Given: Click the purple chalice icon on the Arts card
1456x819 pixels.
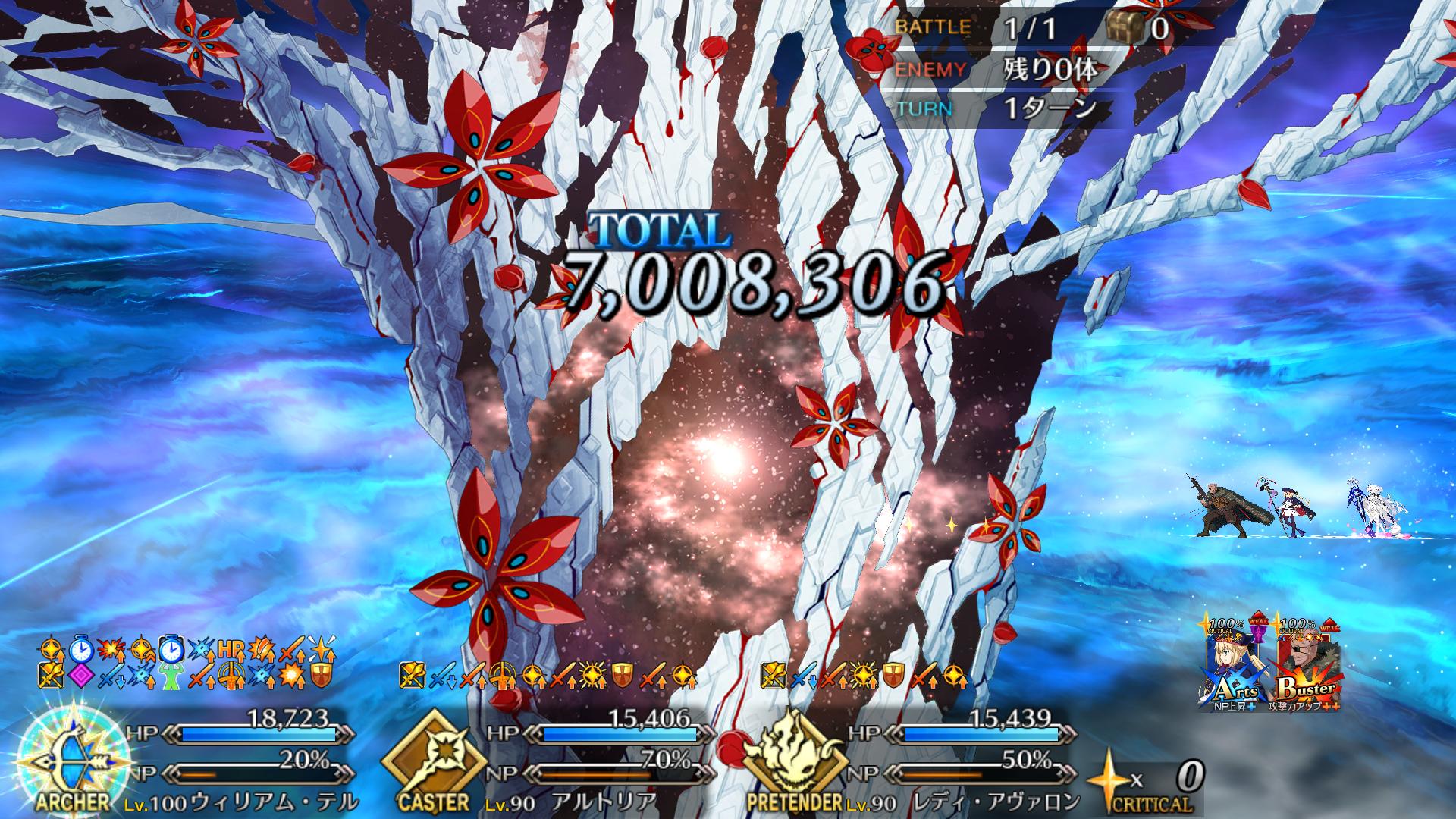Looking at the screenshot, I should [1258, 635].
